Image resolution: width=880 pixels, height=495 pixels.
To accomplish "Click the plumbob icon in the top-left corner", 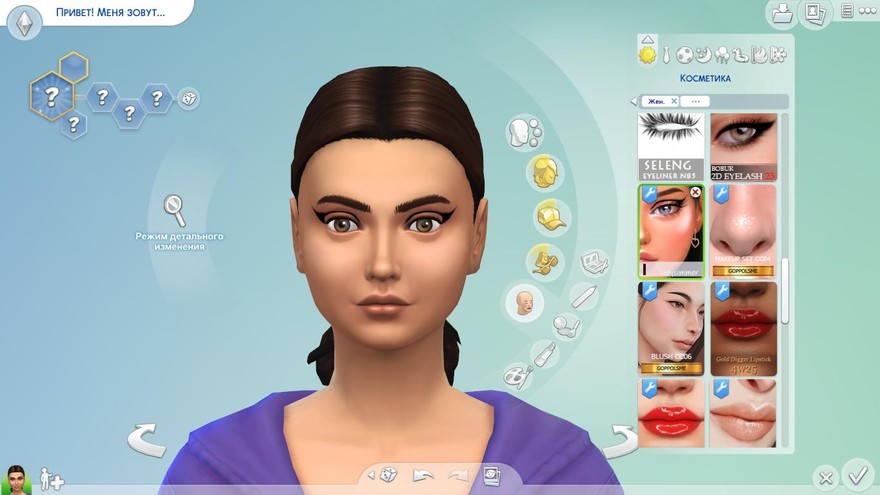I will [x=24, y=21].
